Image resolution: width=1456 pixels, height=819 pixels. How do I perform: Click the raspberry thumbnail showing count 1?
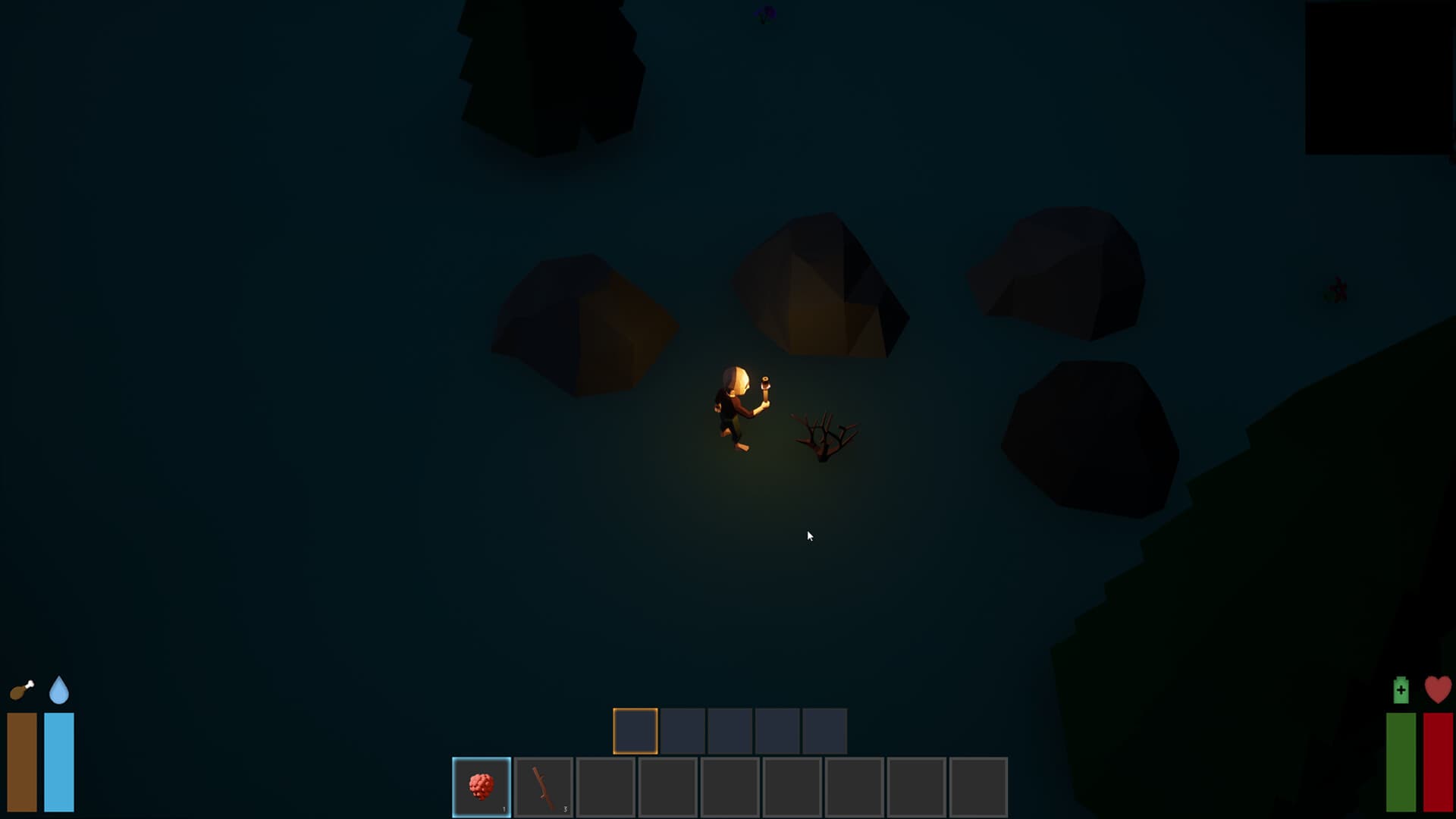(x=482, y=785)
